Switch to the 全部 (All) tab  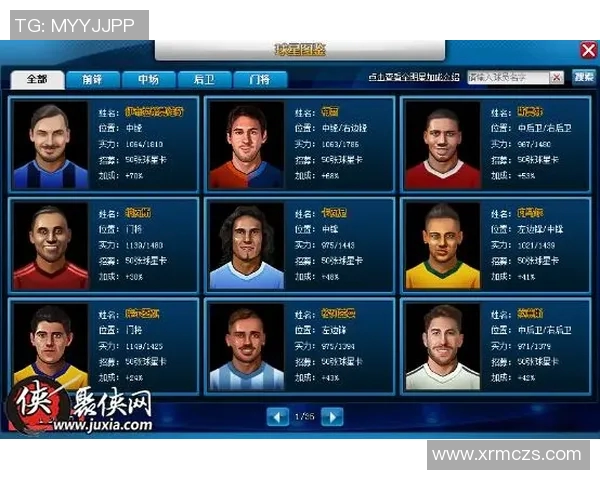coord(37,79)
